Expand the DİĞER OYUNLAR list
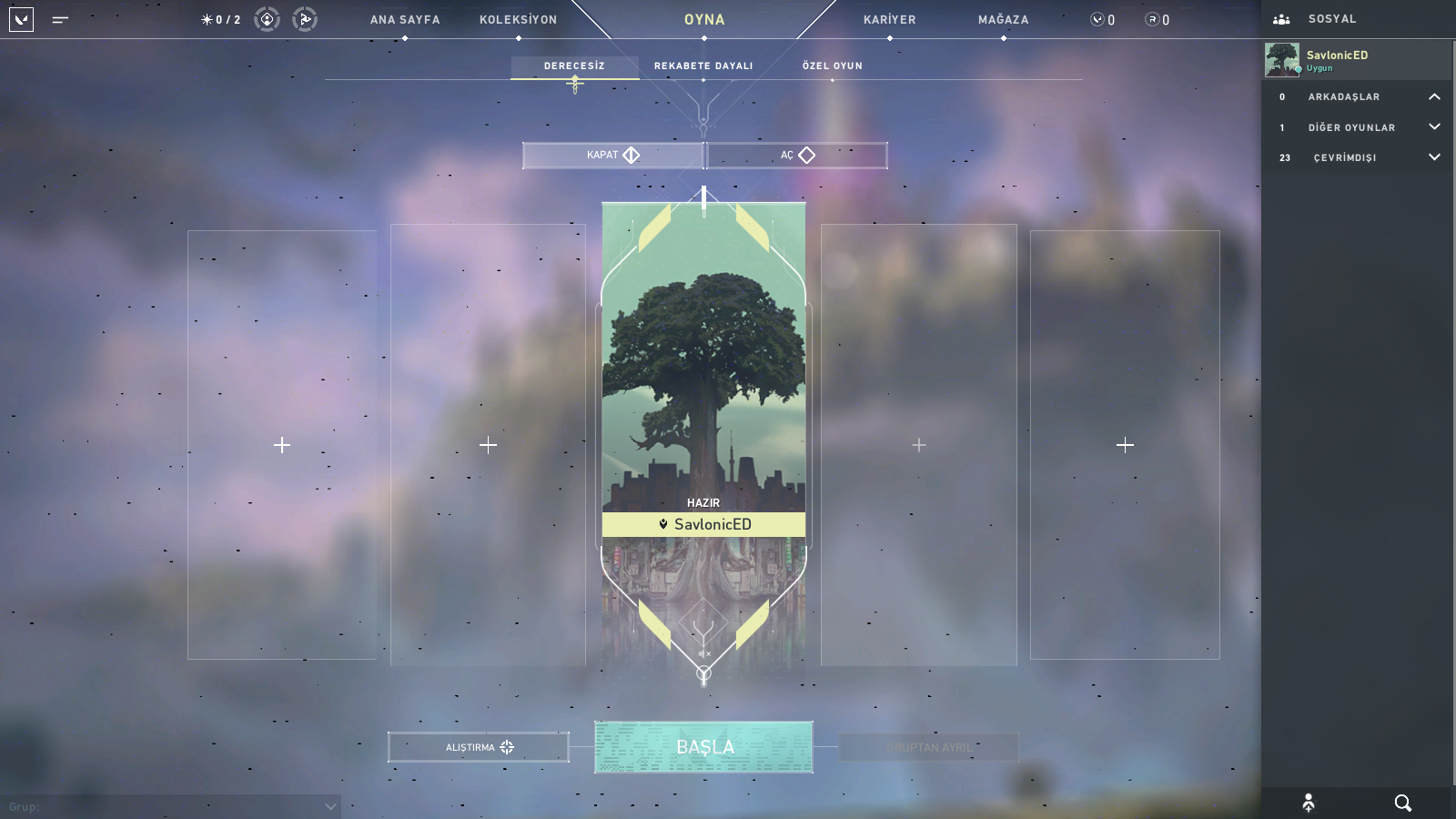This screenshot has width=1456, height=819. 1434,127
